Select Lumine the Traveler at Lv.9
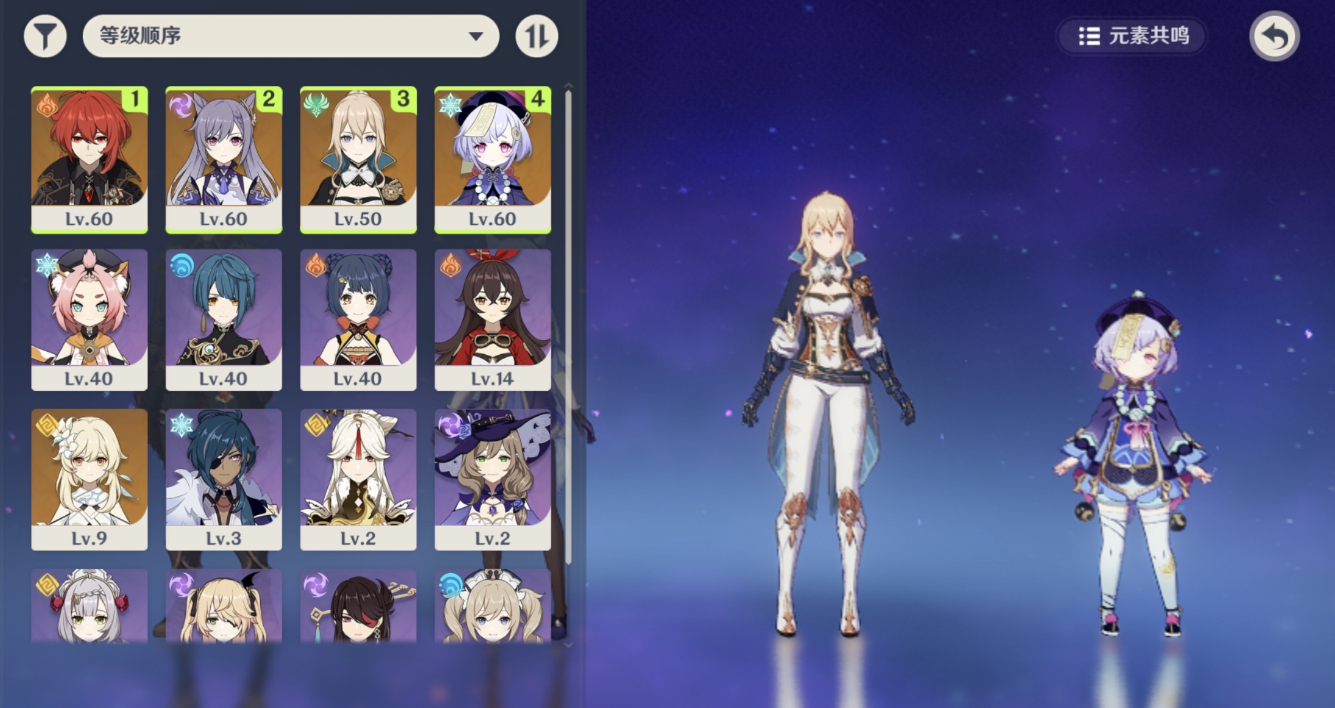This screenshot has width=1335, height=708. 89,479
